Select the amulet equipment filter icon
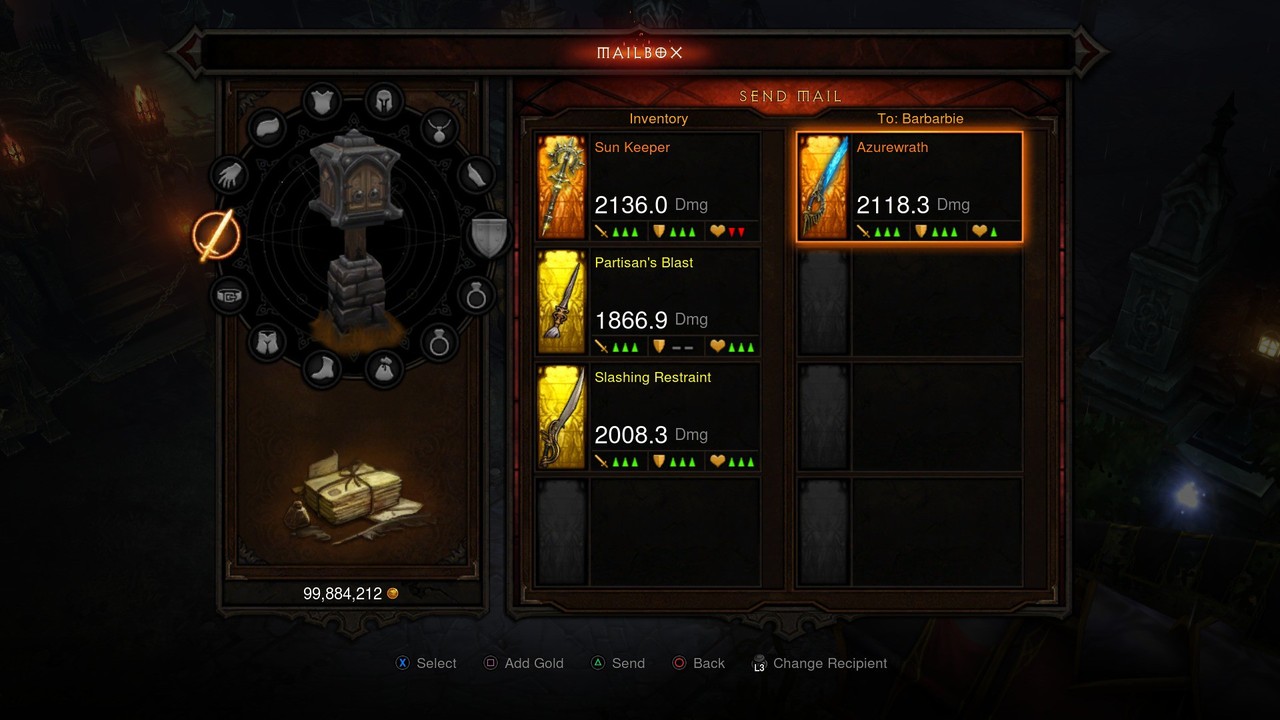 pos(439,127)
